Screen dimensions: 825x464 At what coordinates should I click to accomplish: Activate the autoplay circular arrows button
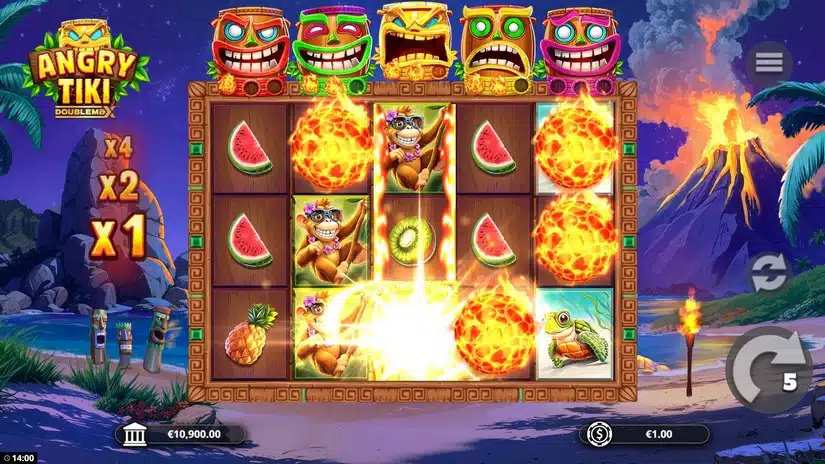770,273
